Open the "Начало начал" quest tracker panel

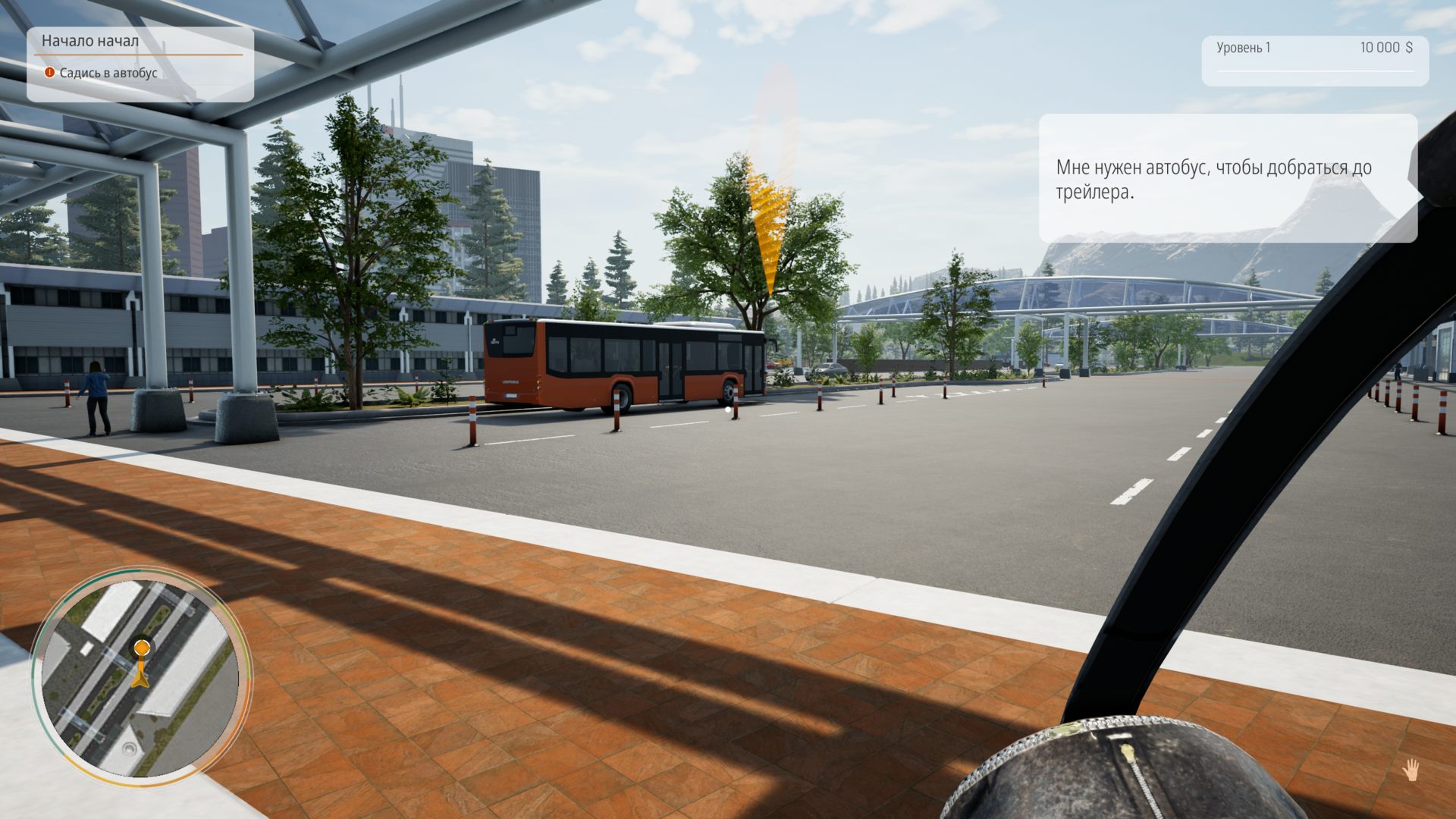tap(90, 41)
